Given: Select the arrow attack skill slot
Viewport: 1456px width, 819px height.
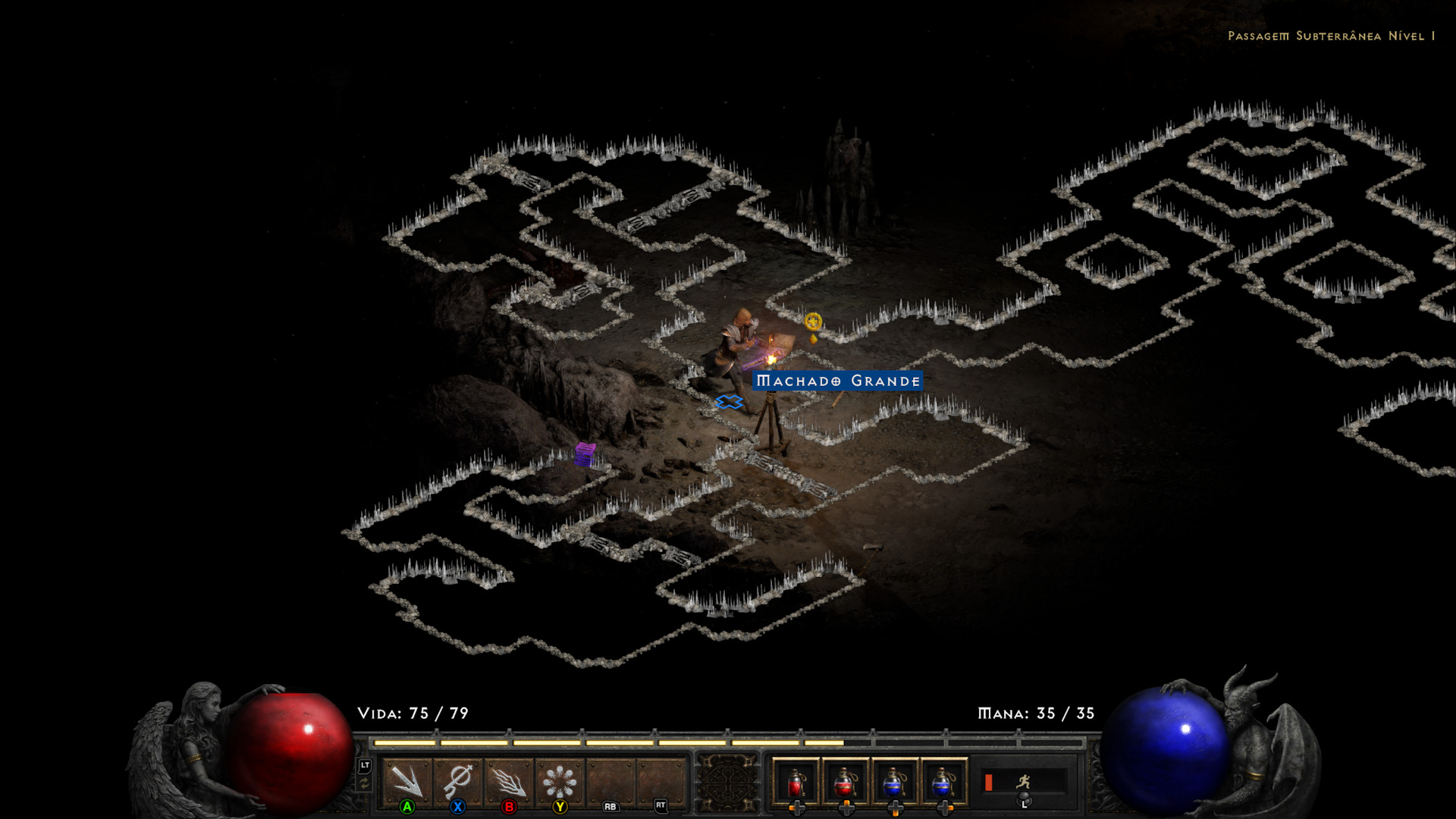Looking at the screenshot, I should [x=407, y=781].
